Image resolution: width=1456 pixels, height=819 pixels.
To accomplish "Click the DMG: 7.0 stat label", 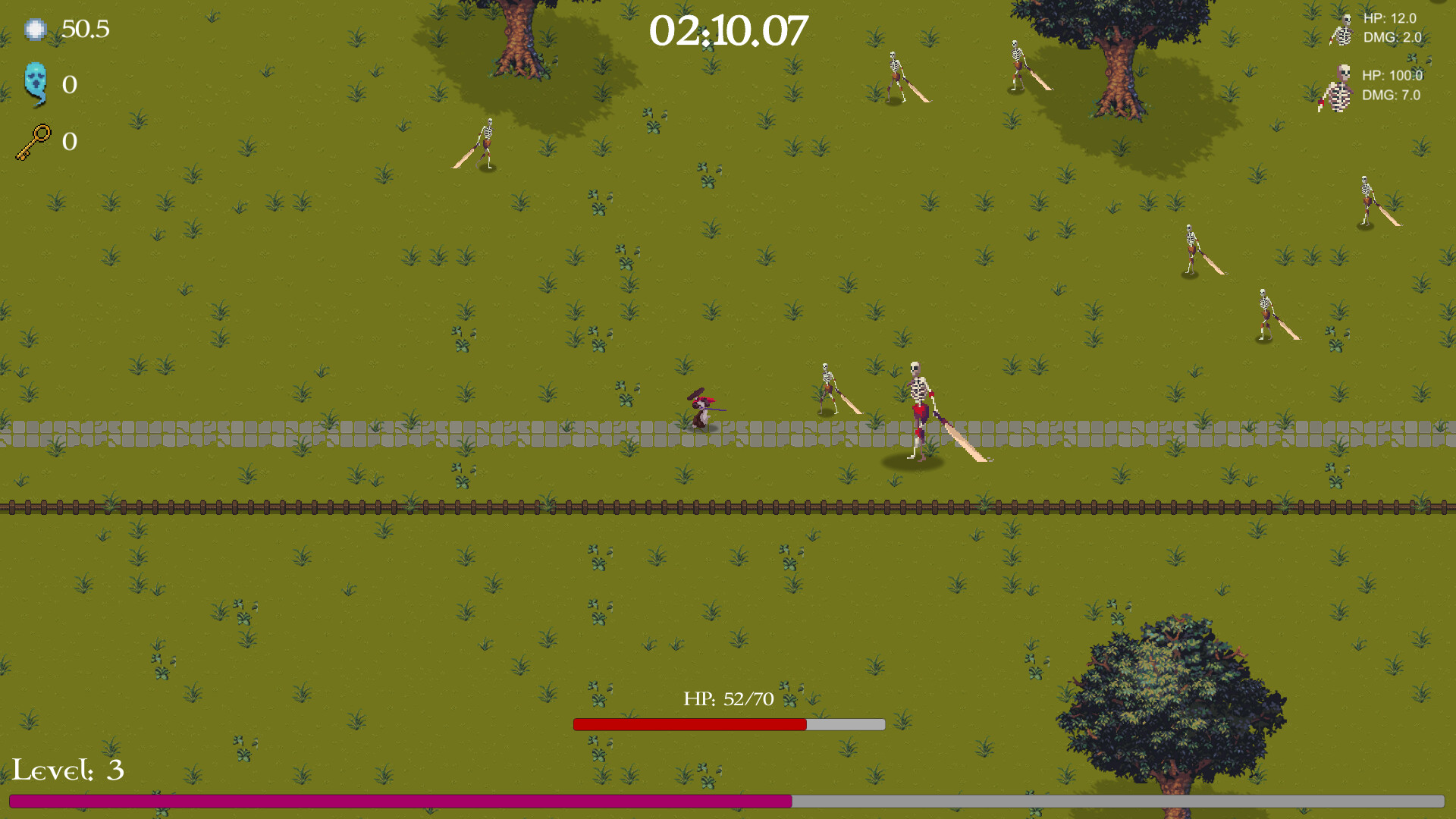I will [x=1393, y=96].
